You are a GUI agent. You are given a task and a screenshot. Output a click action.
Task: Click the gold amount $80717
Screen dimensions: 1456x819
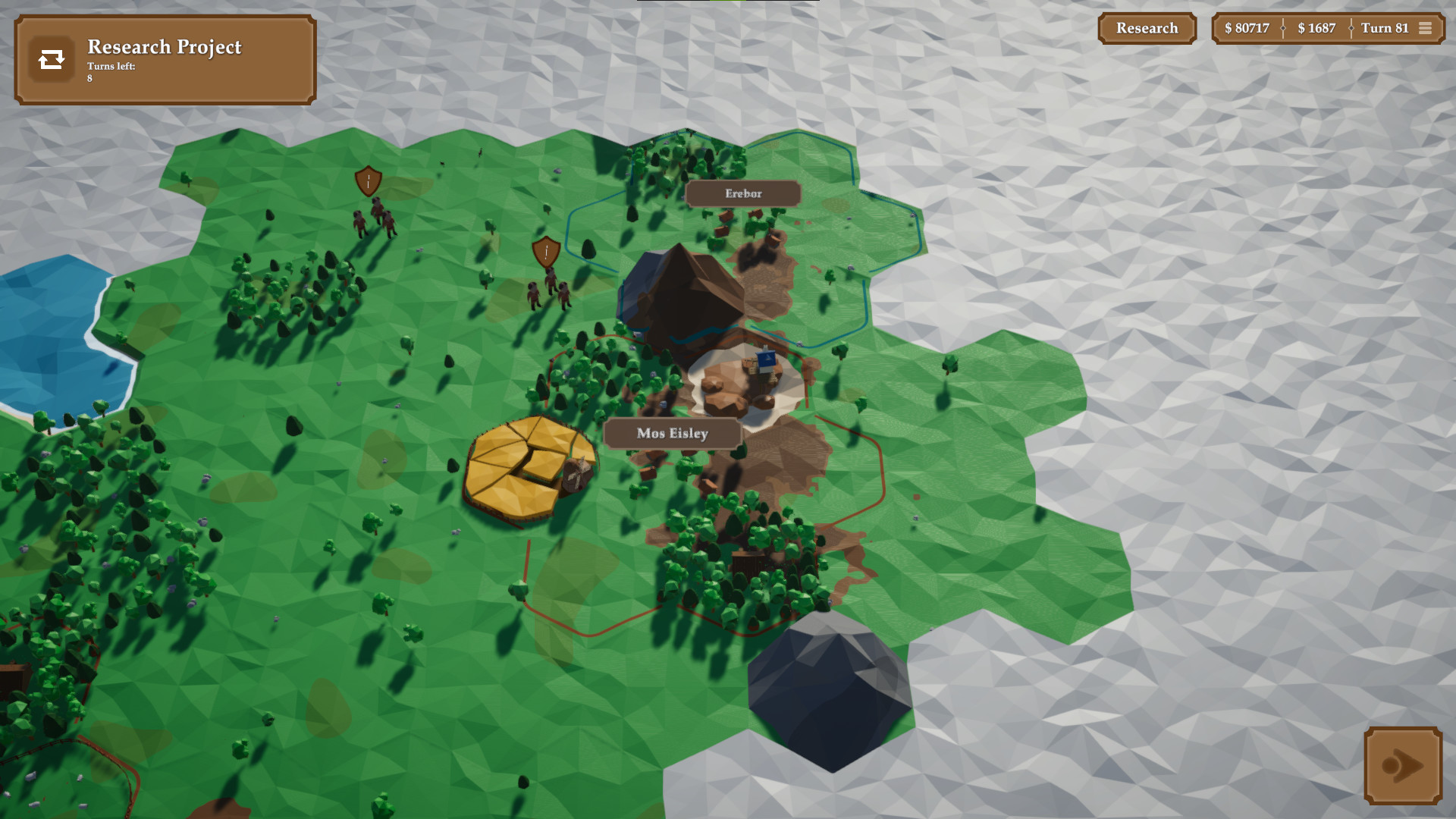(1246, 28)
